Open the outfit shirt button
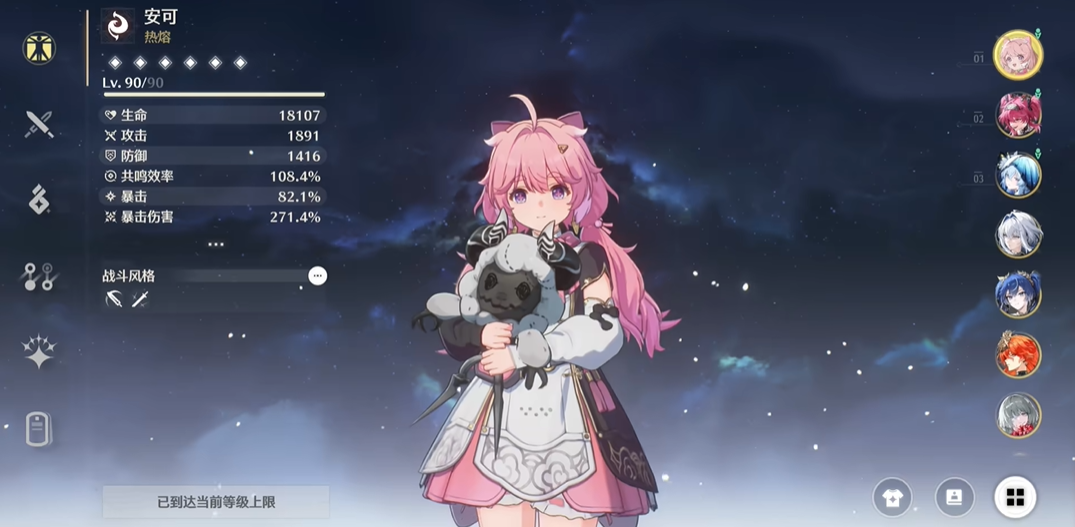 tap(892, 496)
